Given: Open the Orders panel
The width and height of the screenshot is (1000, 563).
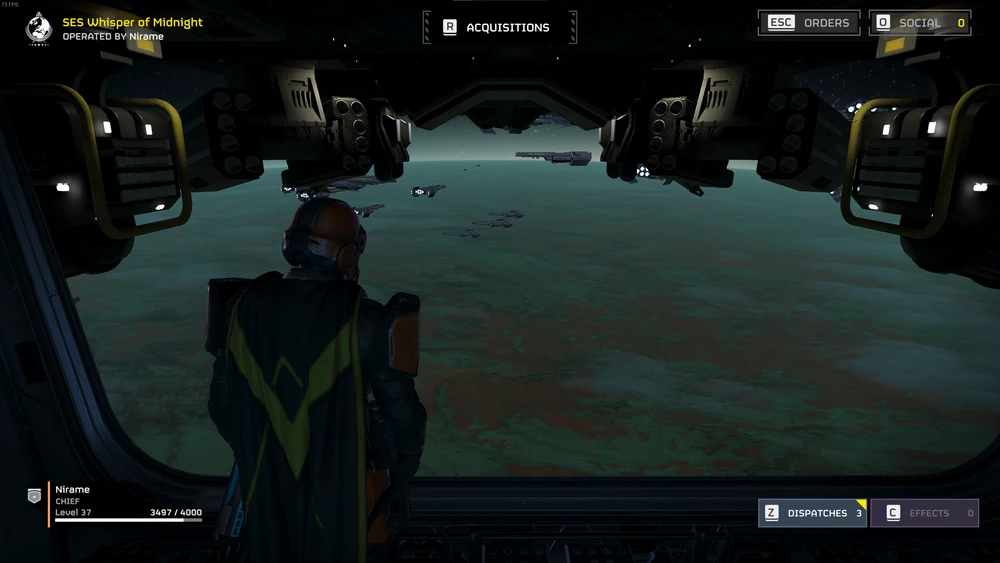Looking at the screenshot, I should (x=808, y=23).
